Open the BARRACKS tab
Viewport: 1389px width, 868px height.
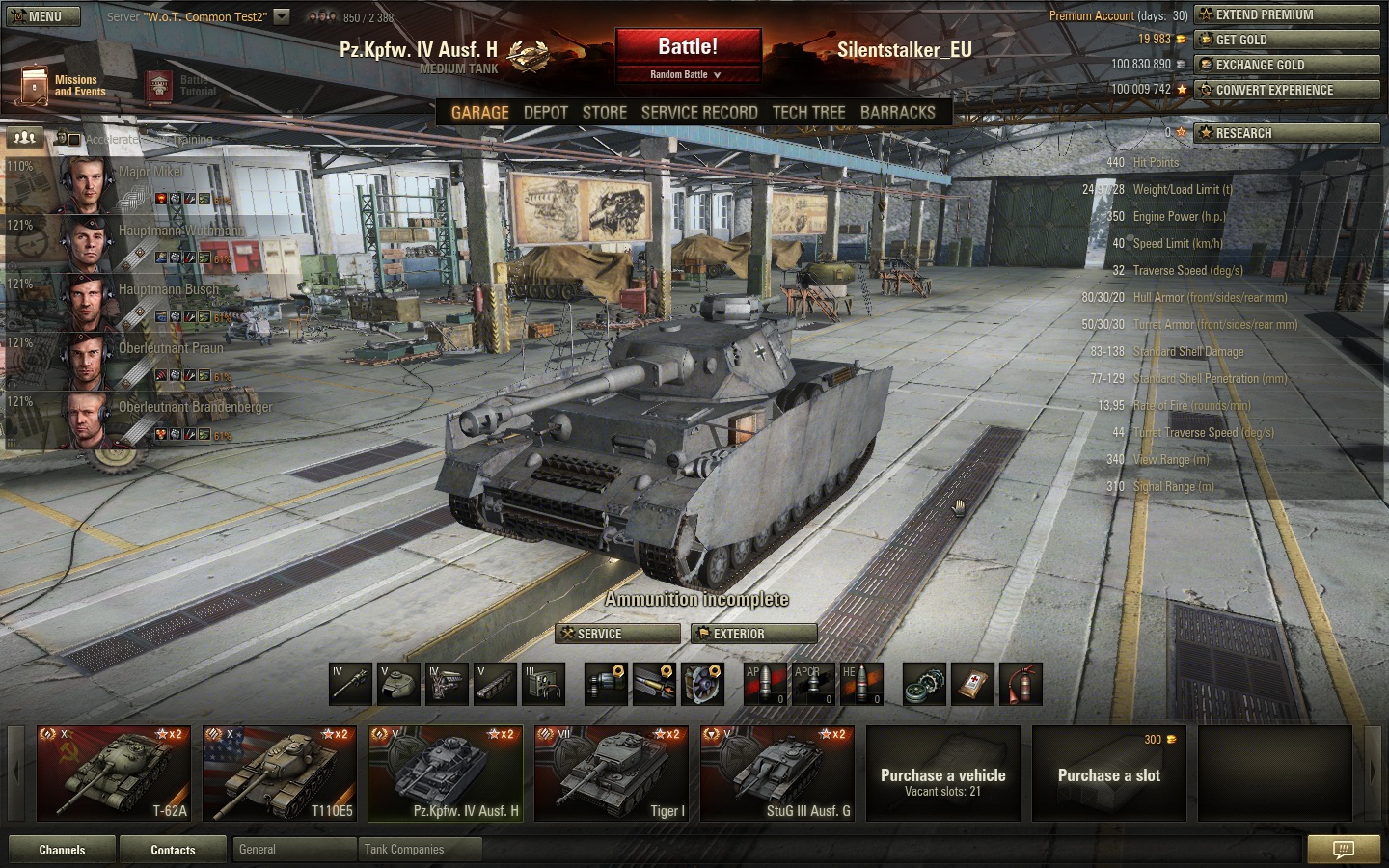coord(897,113)
